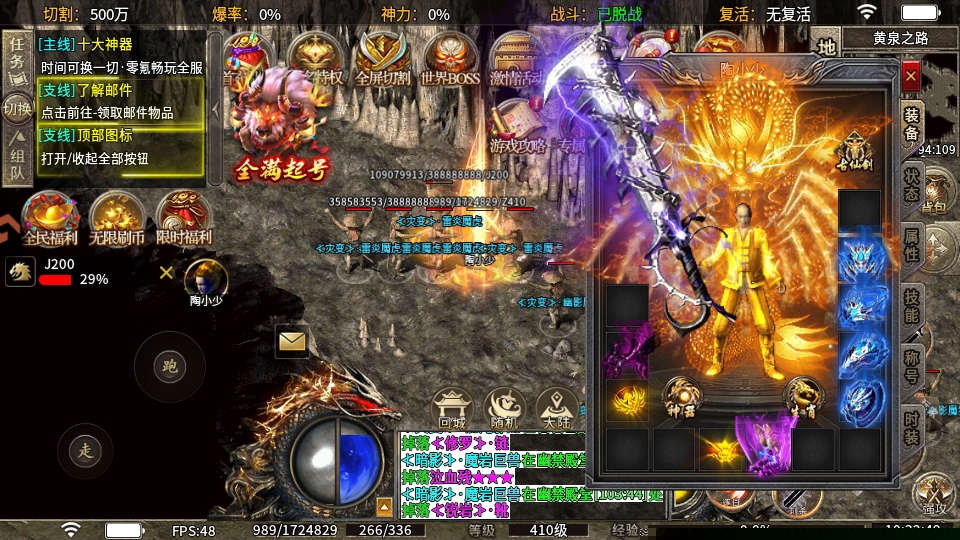The width and height of the screenshot is (960, 540).
Task: Open the 全屏切割 feature icon
Action: click(x=384, y=60)
